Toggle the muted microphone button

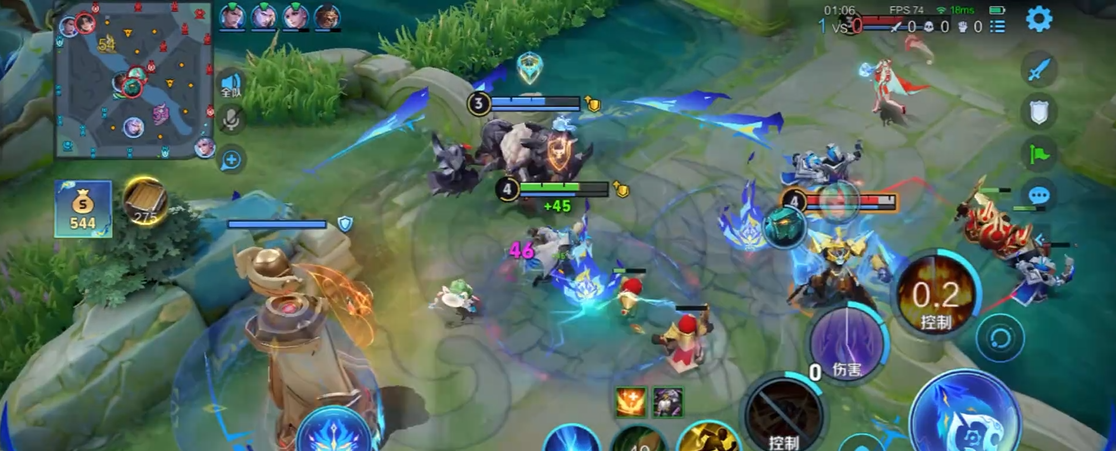(231, 120)
